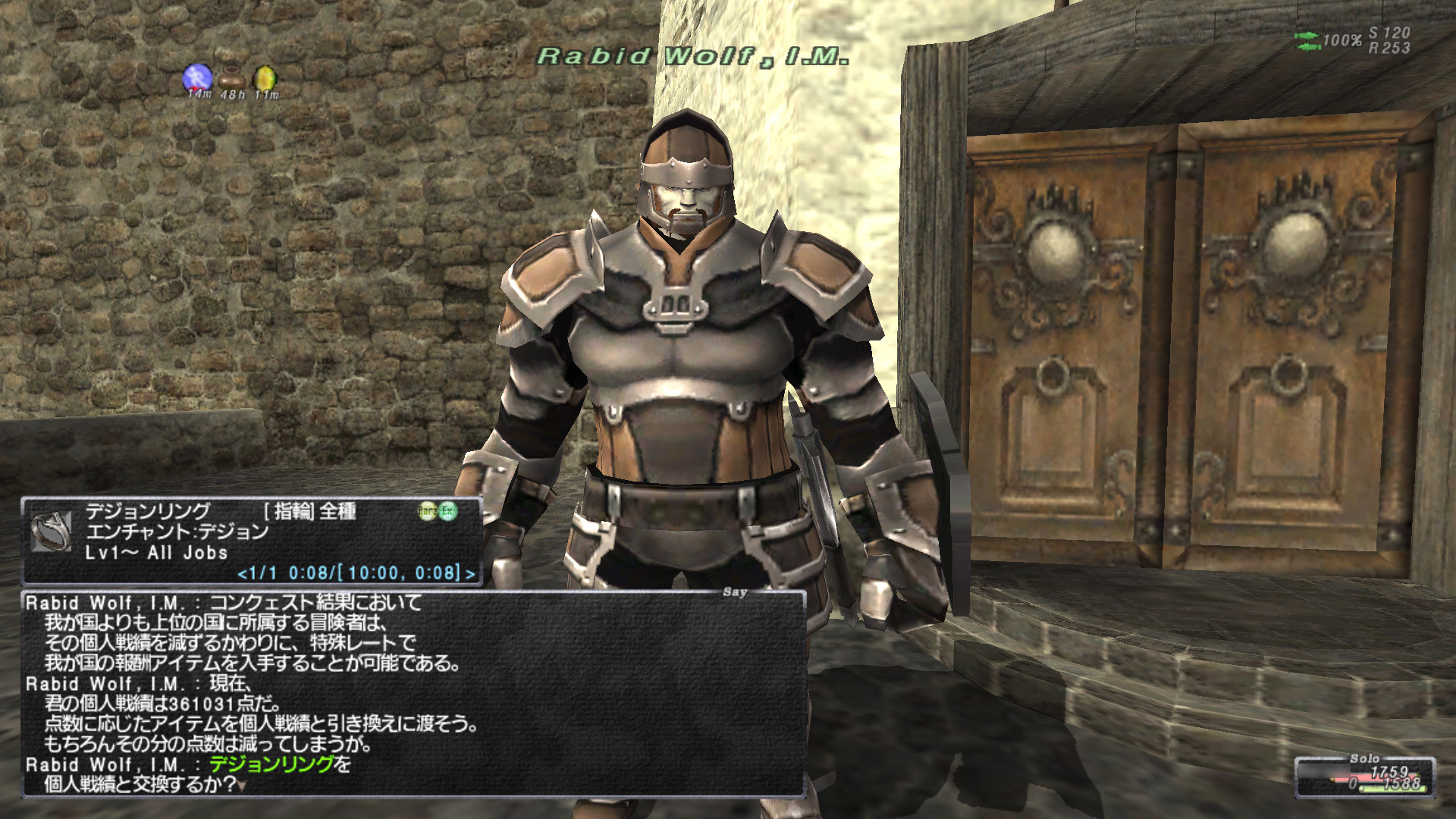This screenshot has height=819, width=1456.
Task: Select the Say chat mode tab
Action: [734, 593]
